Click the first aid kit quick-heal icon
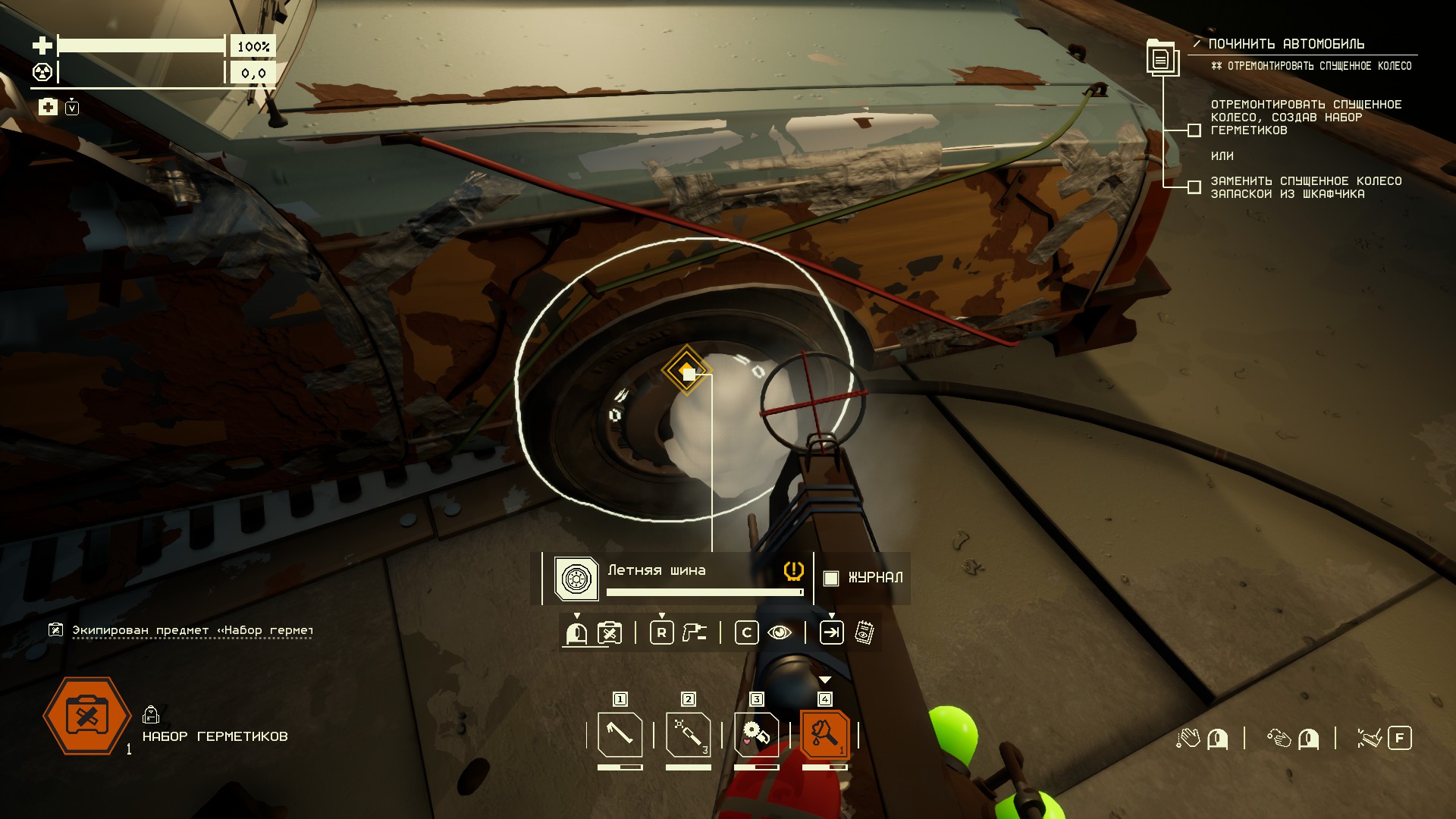The width and height of the screenshot is (1456, 819). point(48,107)
